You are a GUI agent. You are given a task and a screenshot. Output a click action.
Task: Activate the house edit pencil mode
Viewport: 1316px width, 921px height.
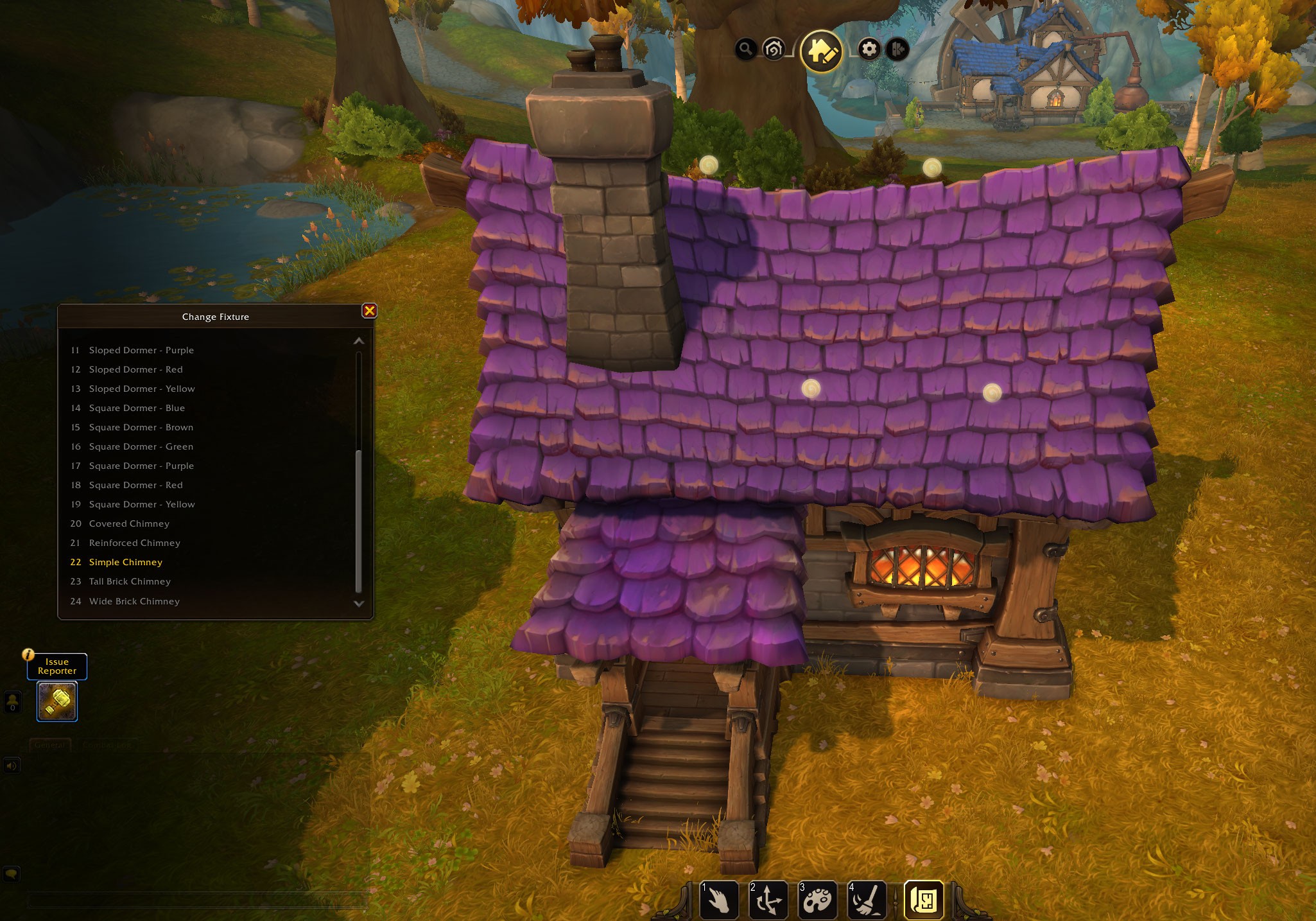click(x=821, y=51)
